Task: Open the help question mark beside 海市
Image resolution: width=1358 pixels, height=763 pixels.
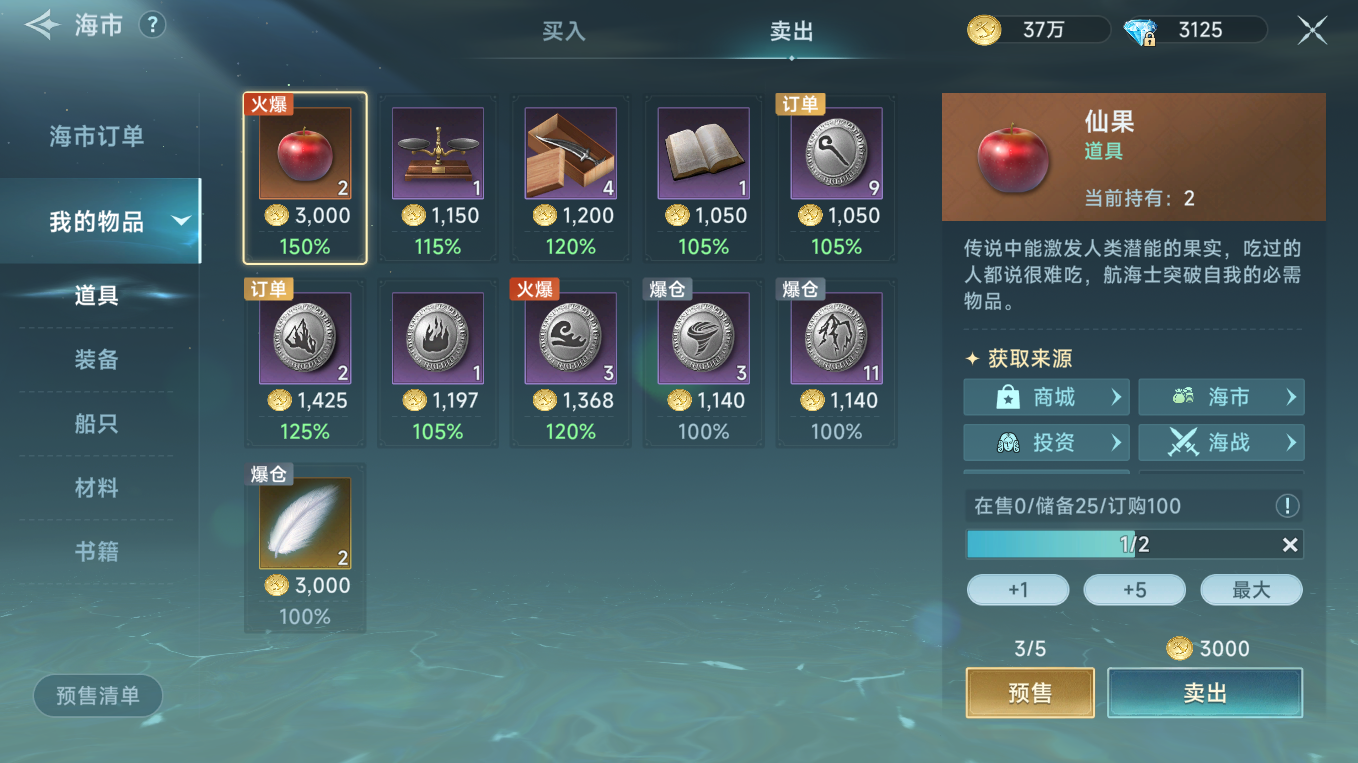Action: point(152,25)
